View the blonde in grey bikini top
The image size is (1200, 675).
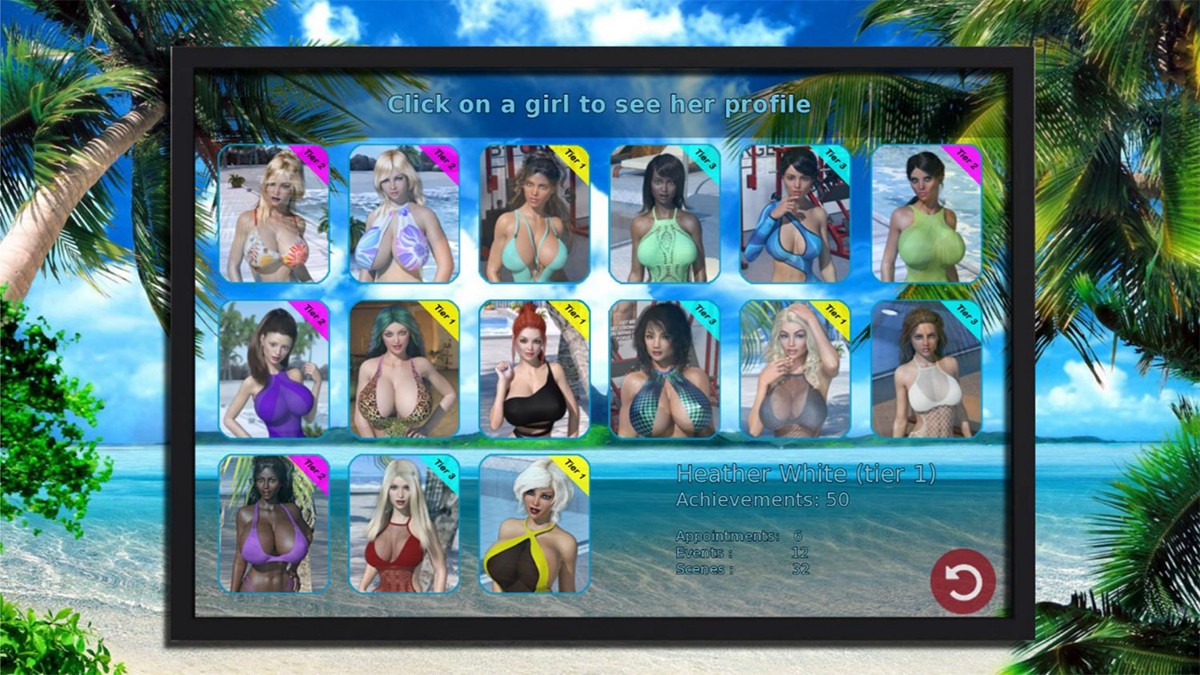pos(795,369)
